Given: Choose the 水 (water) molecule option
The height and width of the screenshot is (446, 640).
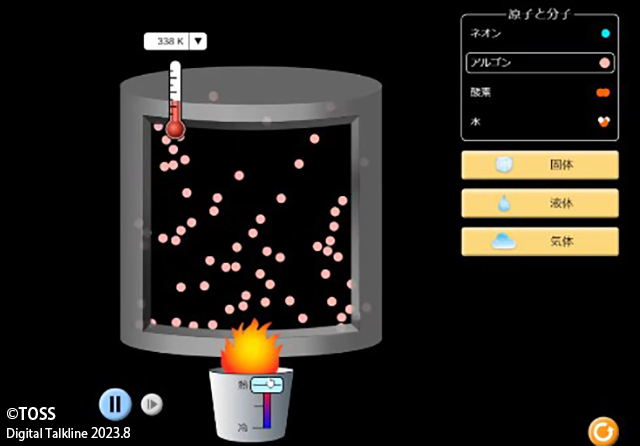Looking at the screenshot, I should click(540, 121).
